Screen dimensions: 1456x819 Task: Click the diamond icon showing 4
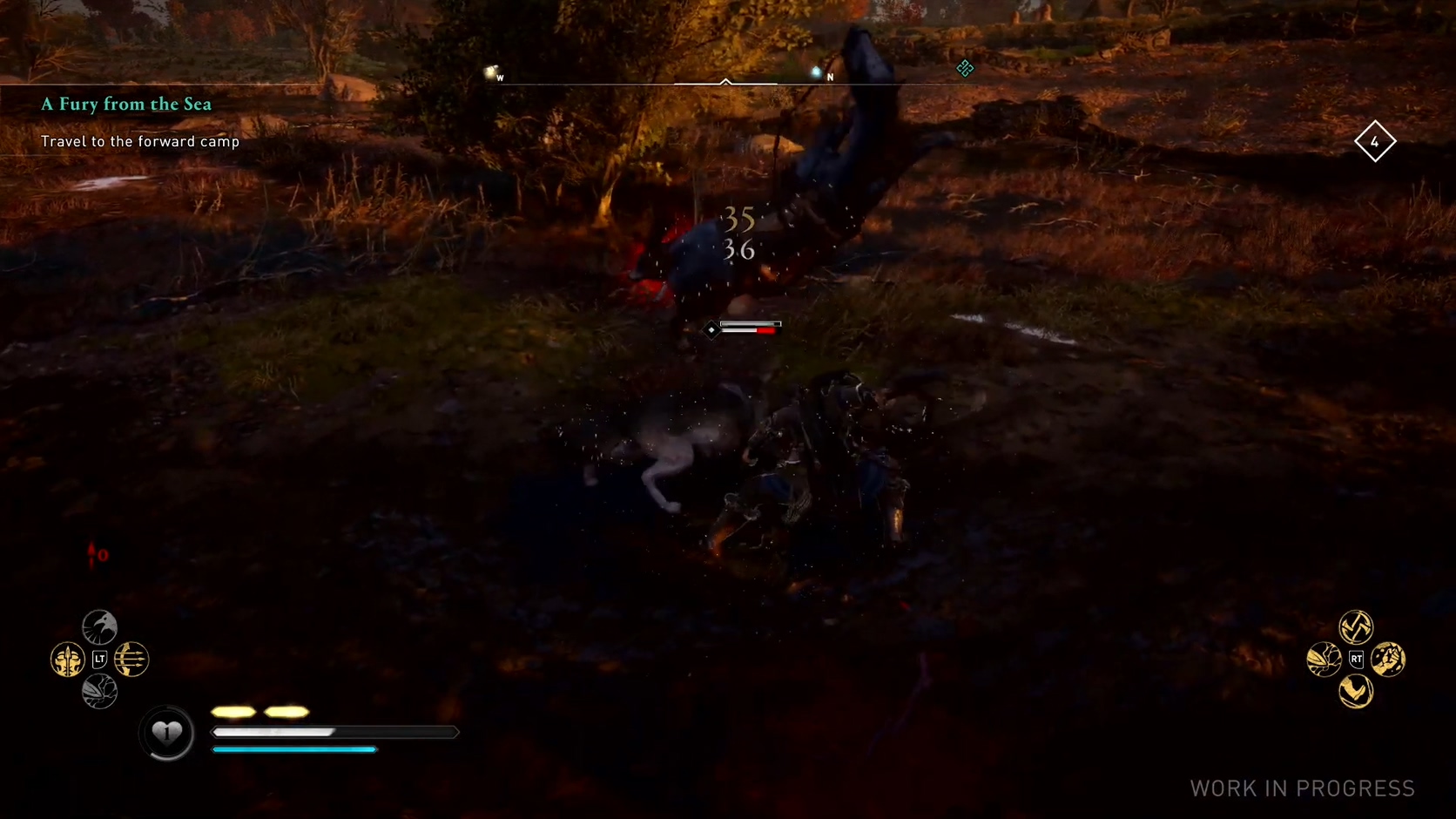1375,141
